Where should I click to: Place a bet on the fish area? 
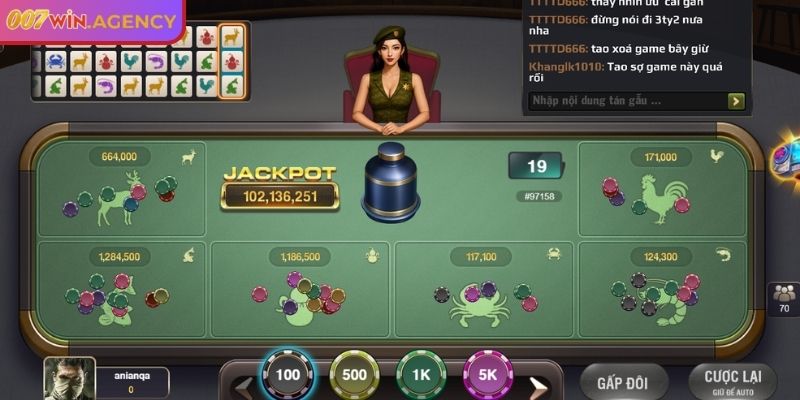click(121, 289)
